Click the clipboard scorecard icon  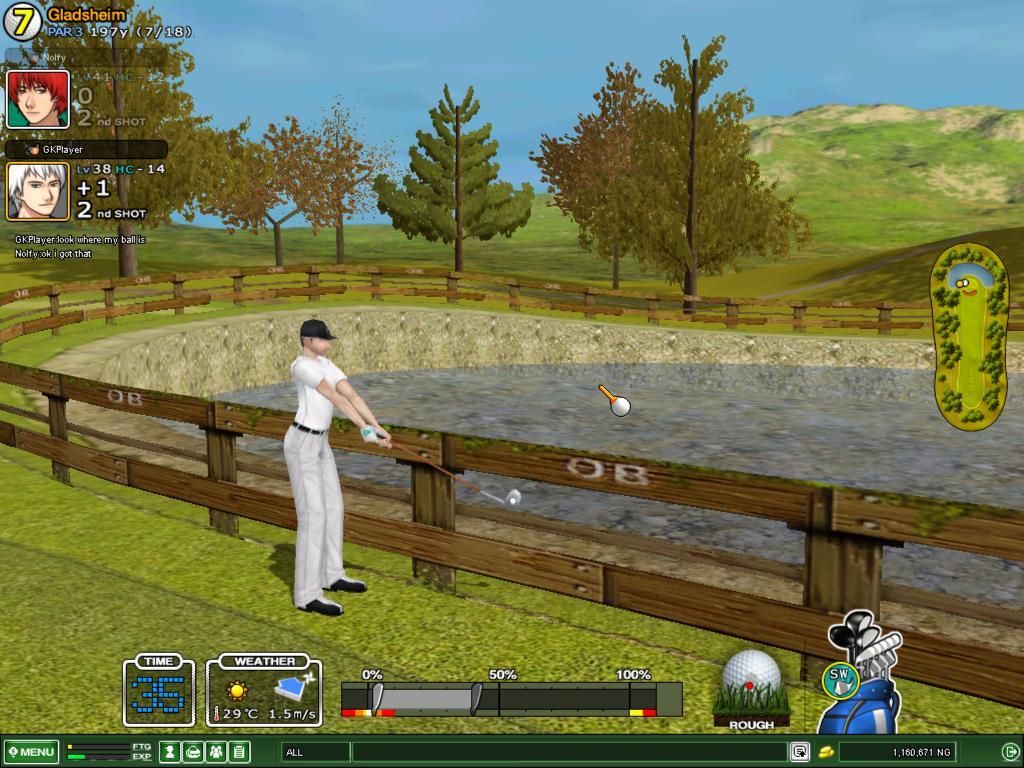pos(239,752)
